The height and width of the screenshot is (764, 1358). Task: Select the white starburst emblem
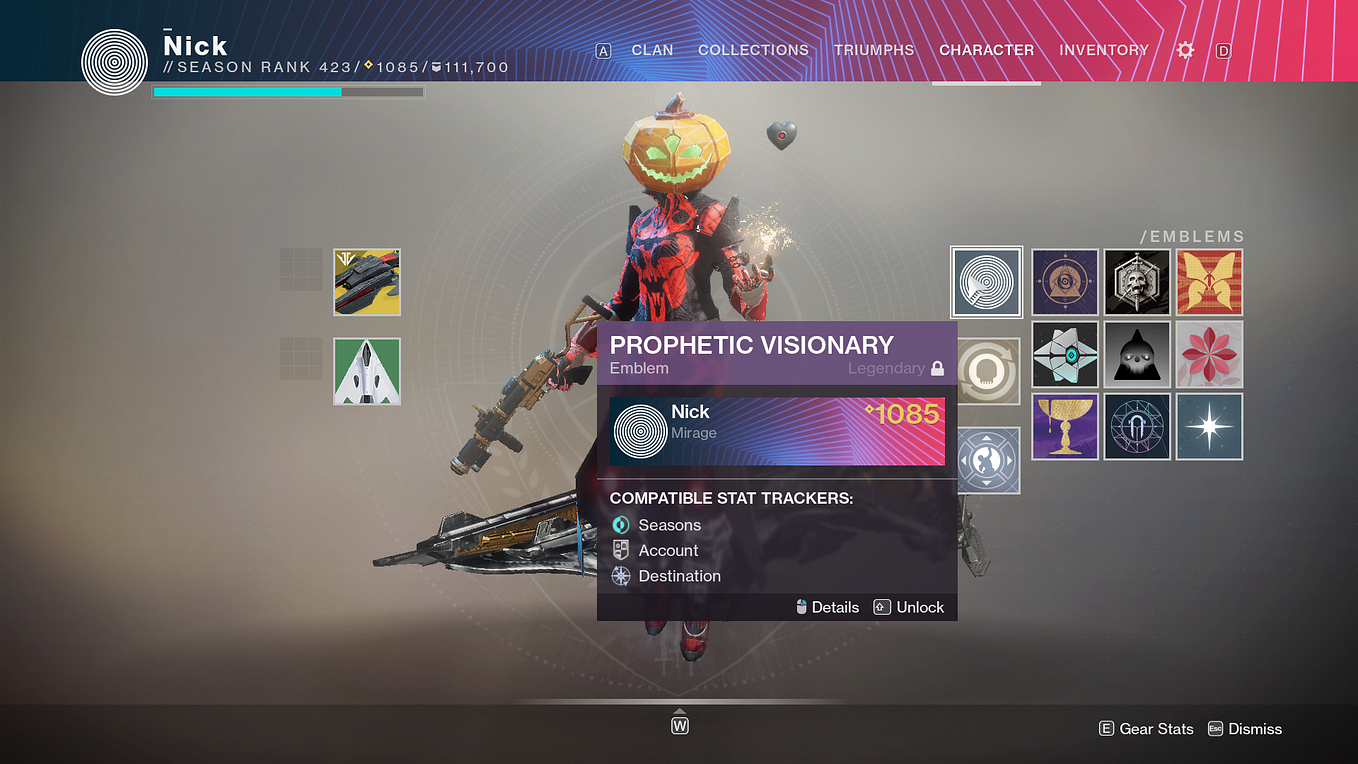point(1209,426)
